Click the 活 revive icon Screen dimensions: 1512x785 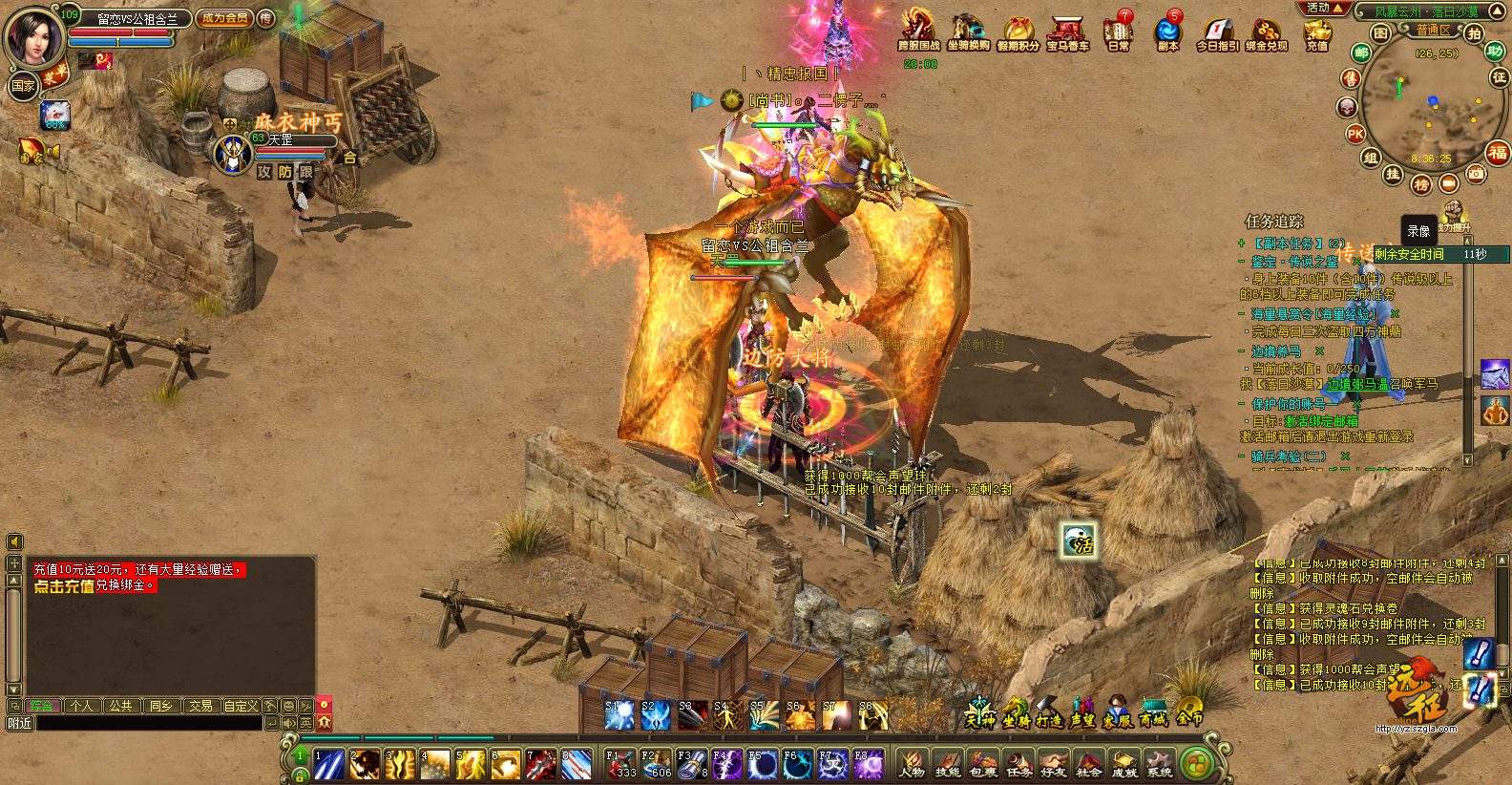point(1080,541)
